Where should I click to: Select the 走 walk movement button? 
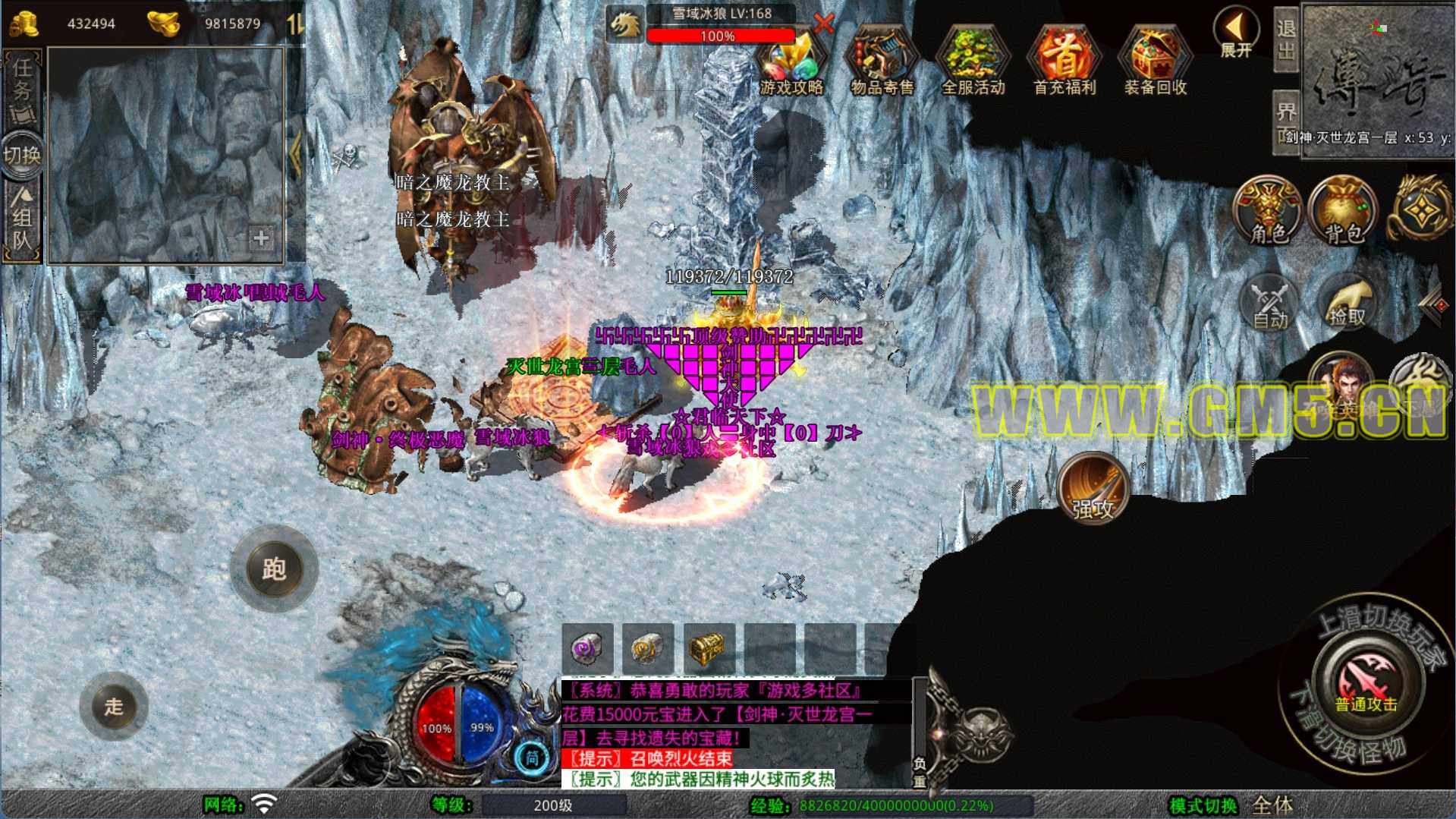pyautogui.click(x=114, y=706)
